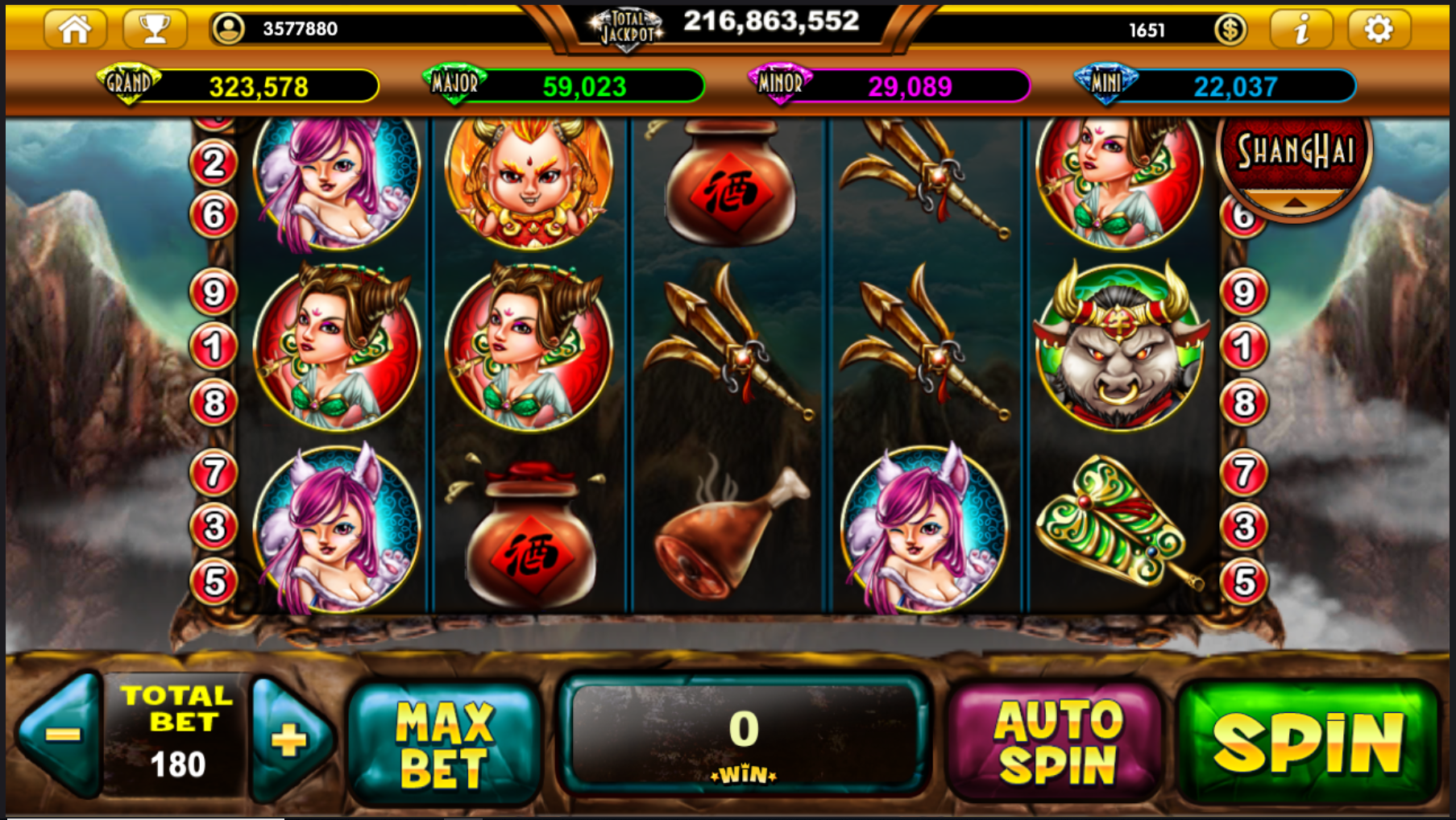Open the trophy leaderboard
The image size is (1456, 820).
click(x=155, y=29)
